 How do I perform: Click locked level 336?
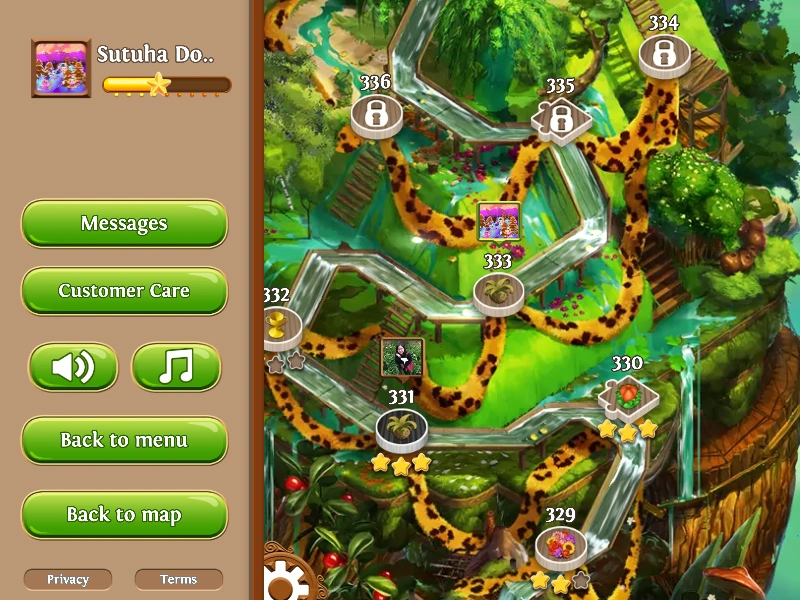(x=376, y=114)
